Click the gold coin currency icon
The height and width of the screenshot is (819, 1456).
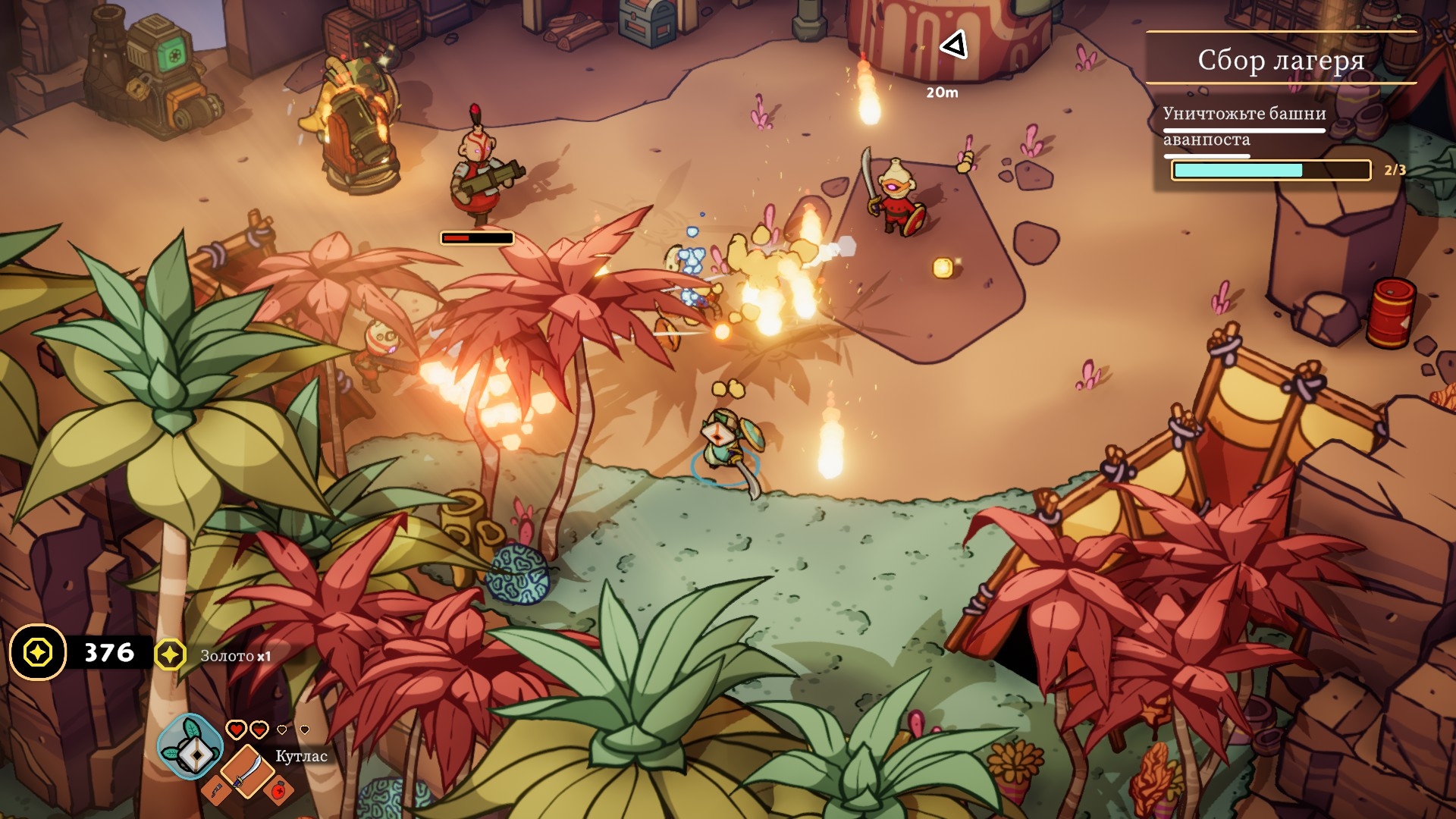pos(38,652)
